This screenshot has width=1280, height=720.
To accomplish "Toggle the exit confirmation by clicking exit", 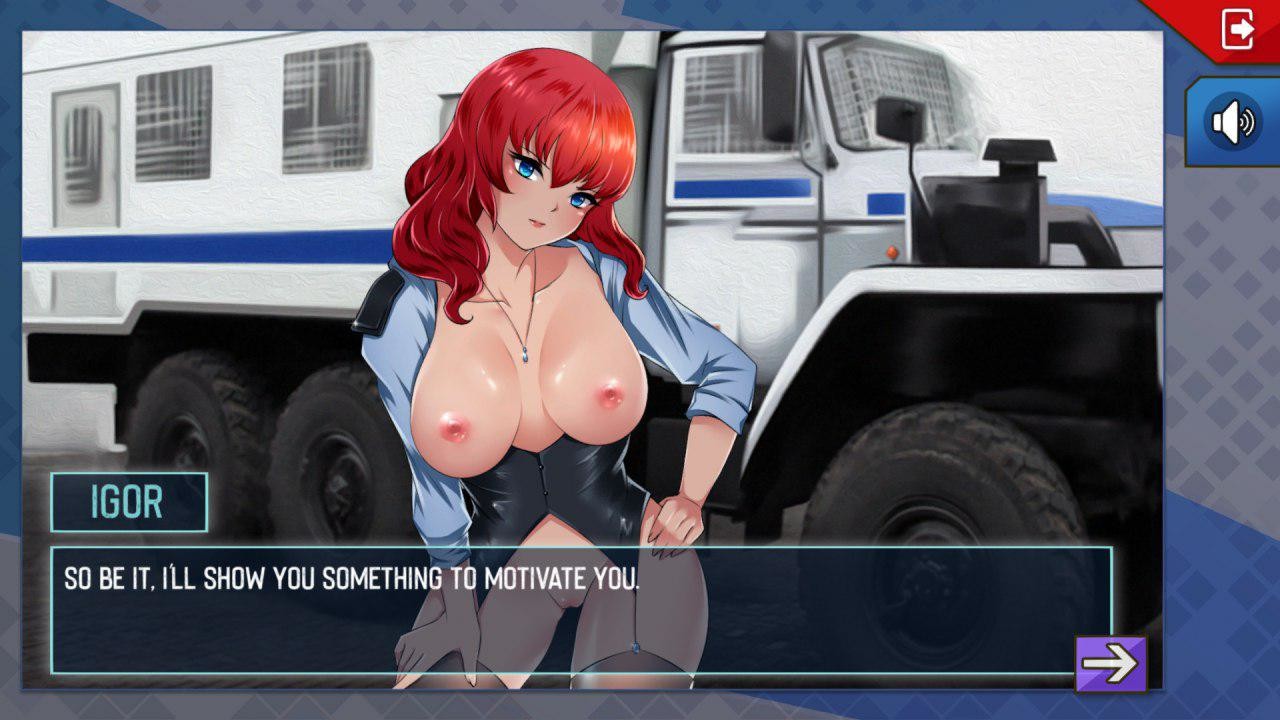I will pos(1237,28).
